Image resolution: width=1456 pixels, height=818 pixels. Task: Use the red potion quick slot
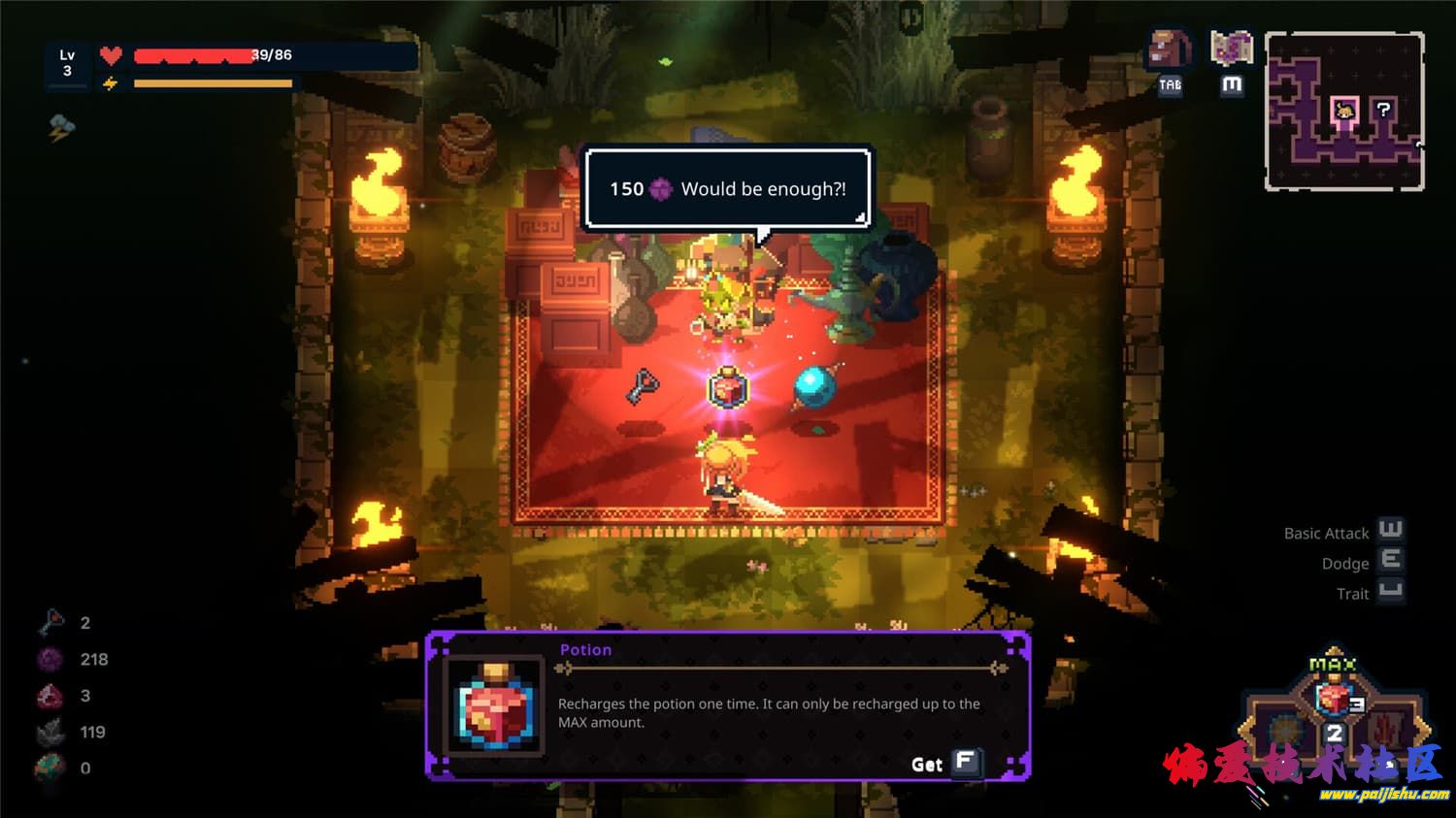(1334, 698)
